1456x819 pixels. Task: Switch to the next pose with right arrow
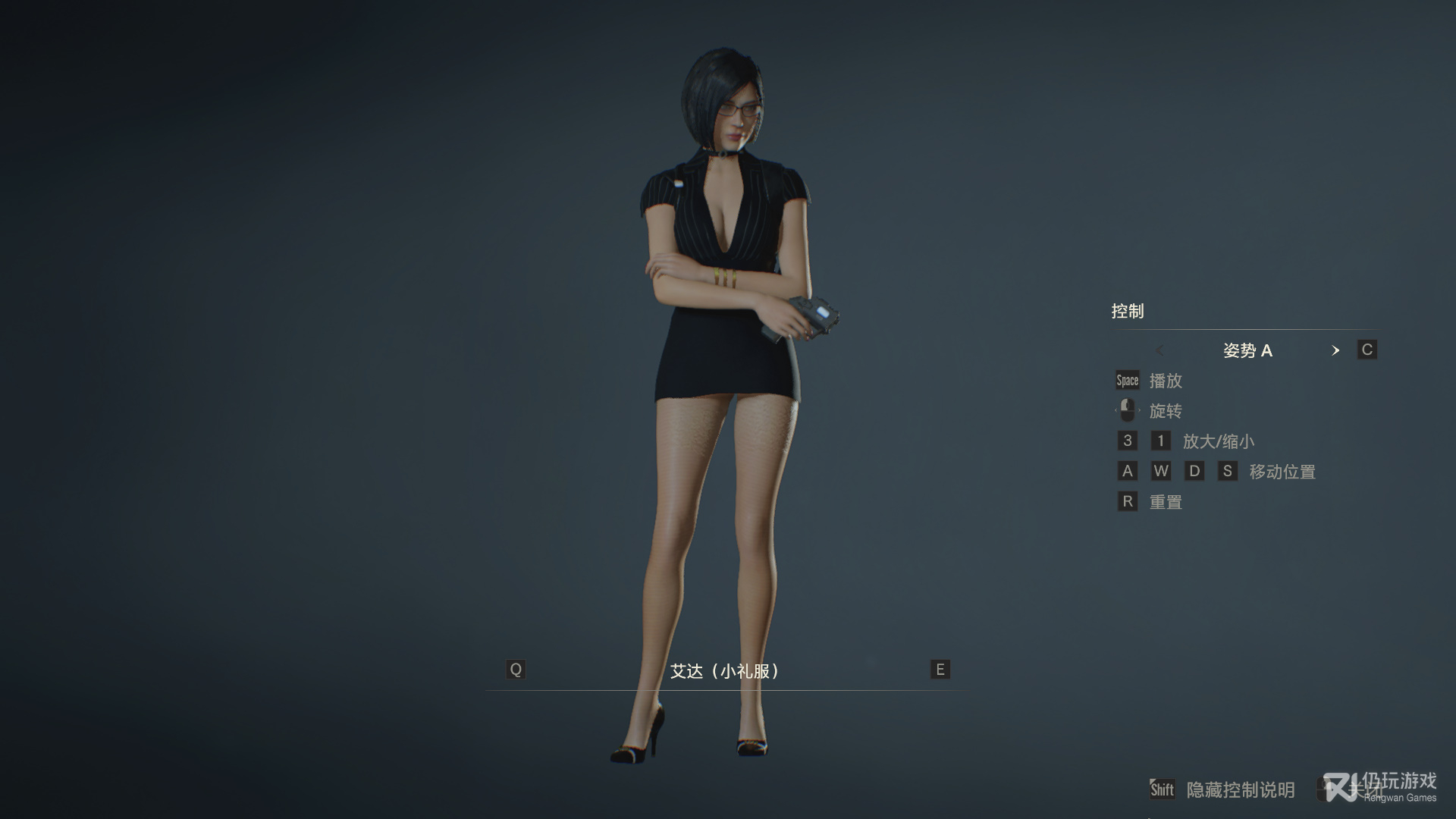[x=1335, y=350]
